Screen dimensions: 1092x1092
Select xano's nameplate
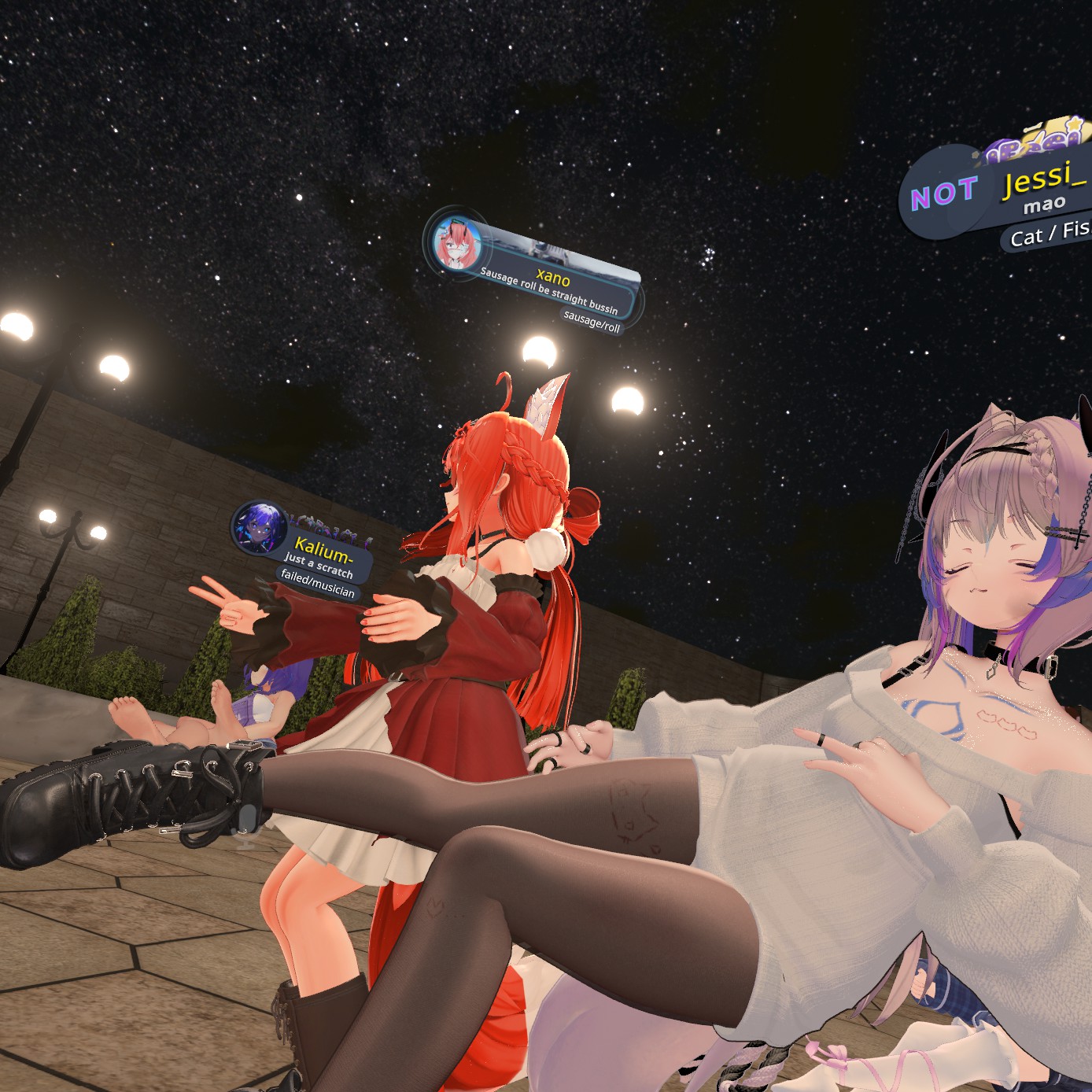click(x=552, y=276)
